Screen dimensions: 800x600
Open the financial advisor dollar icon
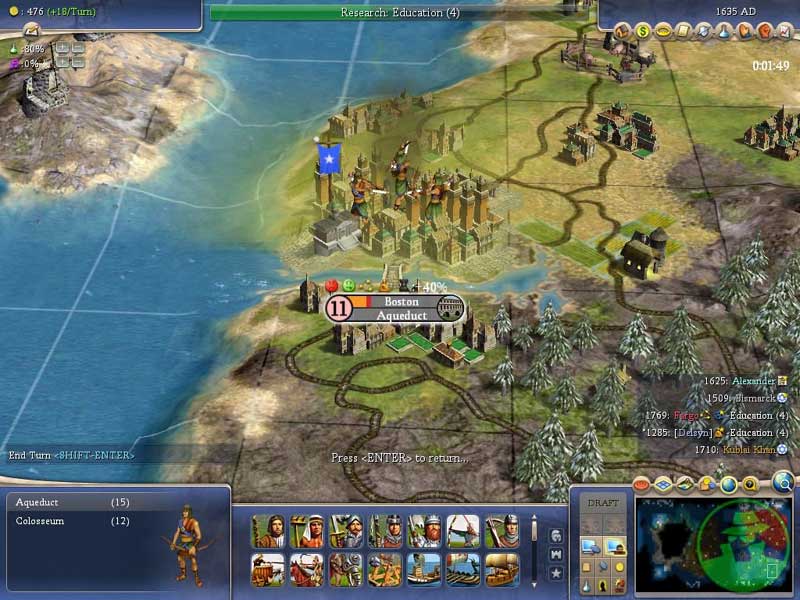[644, 31]
